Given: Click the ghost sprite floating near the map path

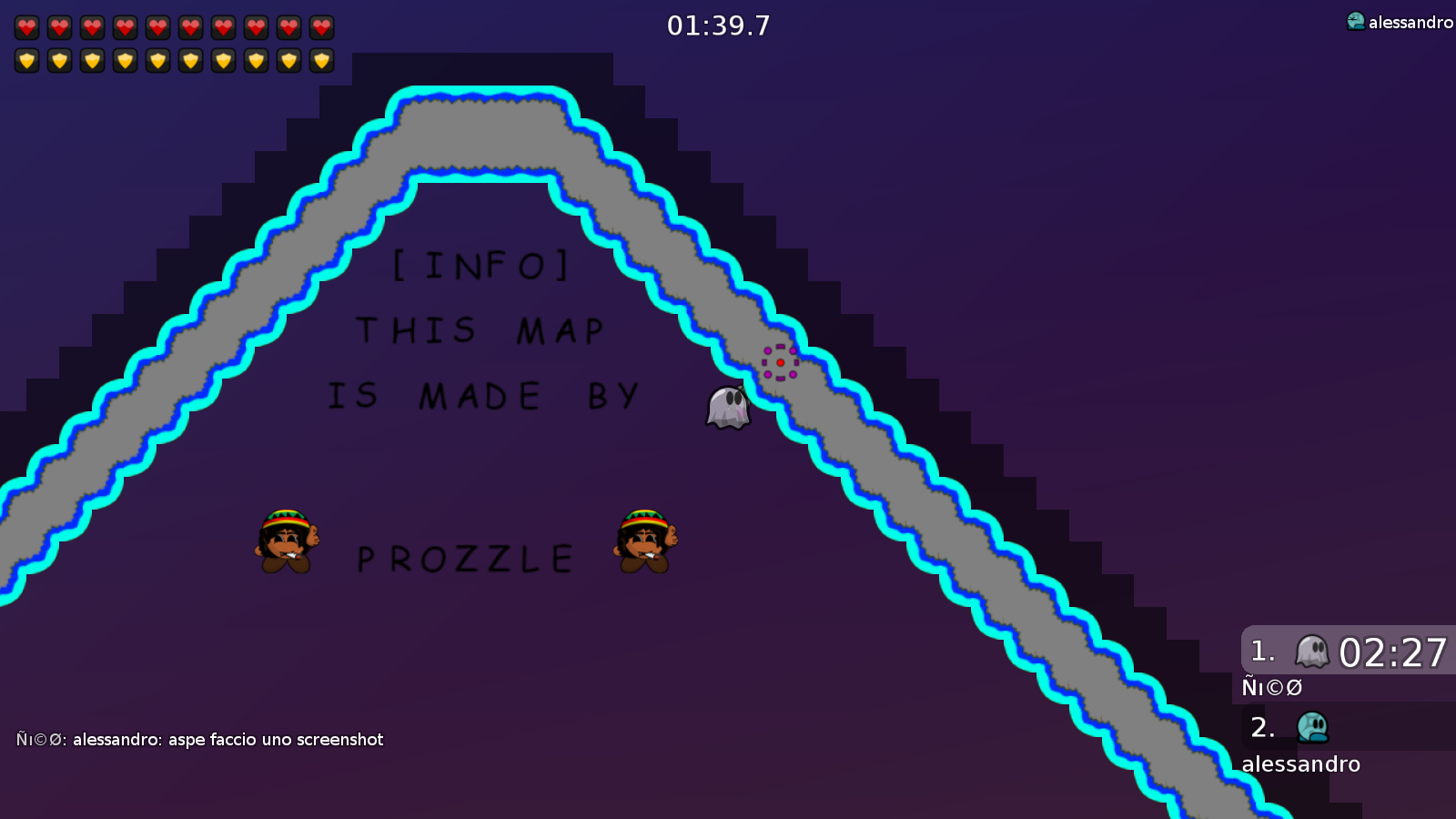Looking at the screenshot, I should 727,407.
